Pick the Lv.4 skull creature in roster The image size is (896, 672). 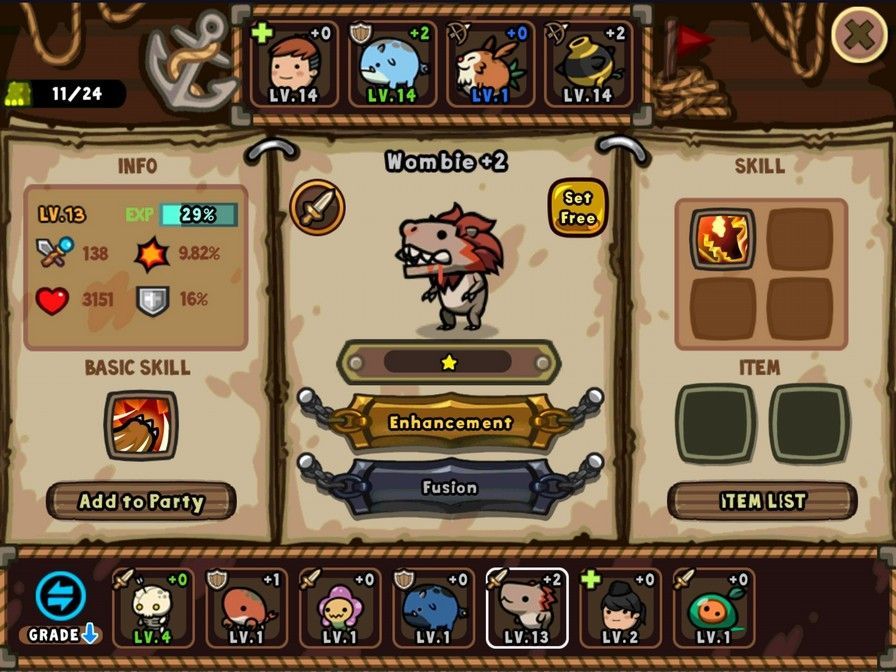152,608
